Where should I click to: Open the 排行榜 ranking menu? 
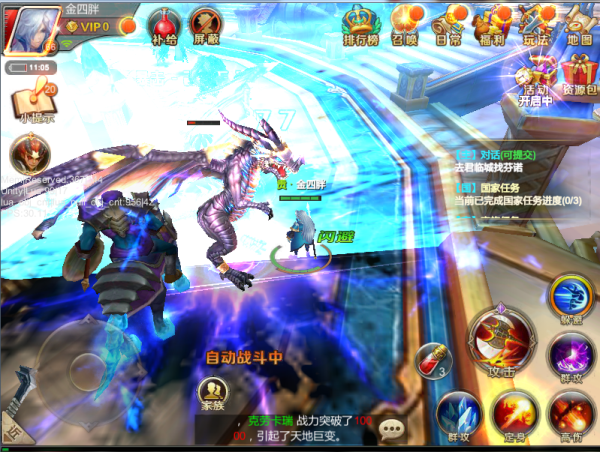pos(358,23)
